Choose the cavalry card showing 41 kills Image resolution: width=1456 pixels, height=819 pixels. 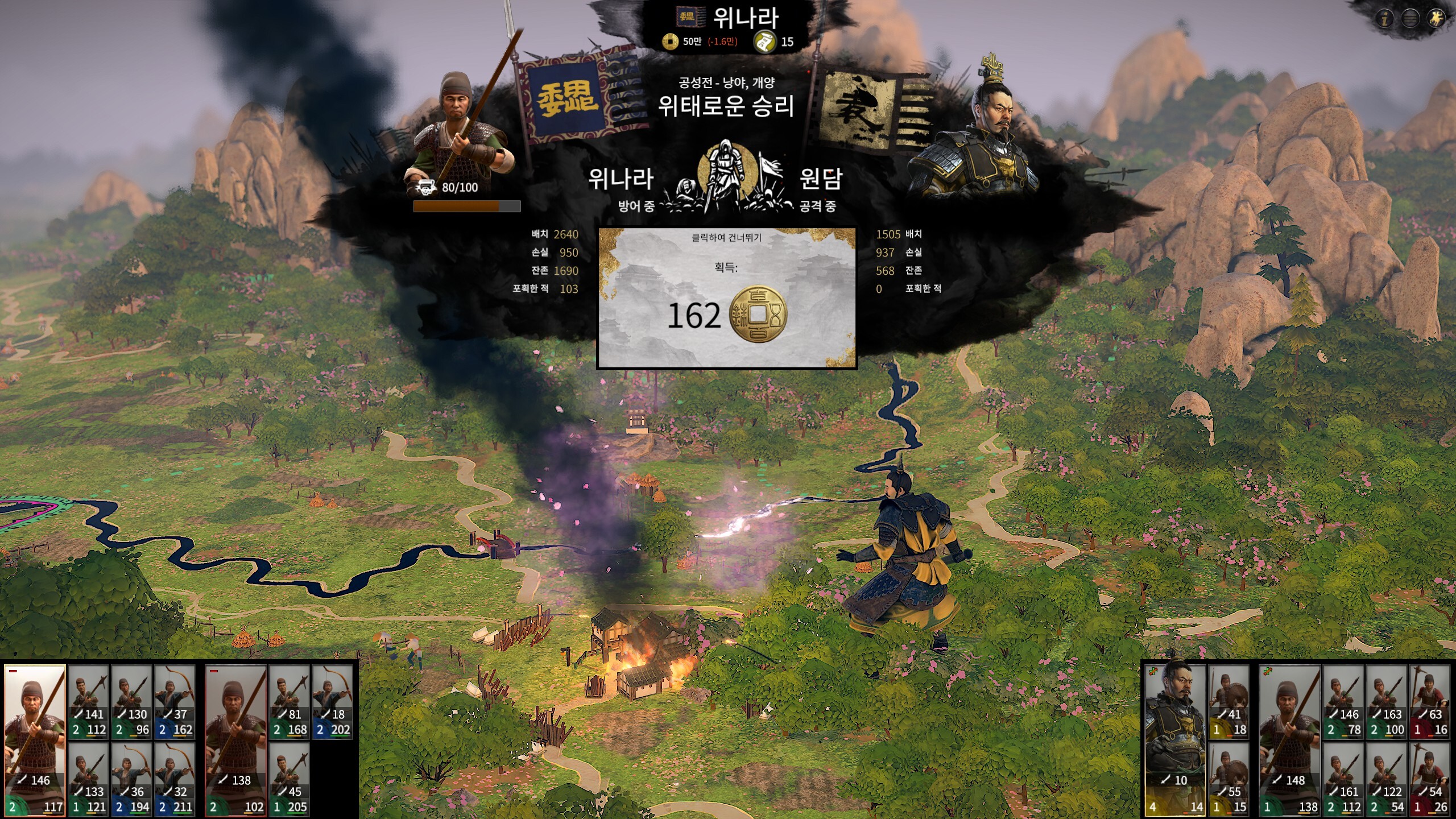pyautogui.click(x=1228, y=701)
